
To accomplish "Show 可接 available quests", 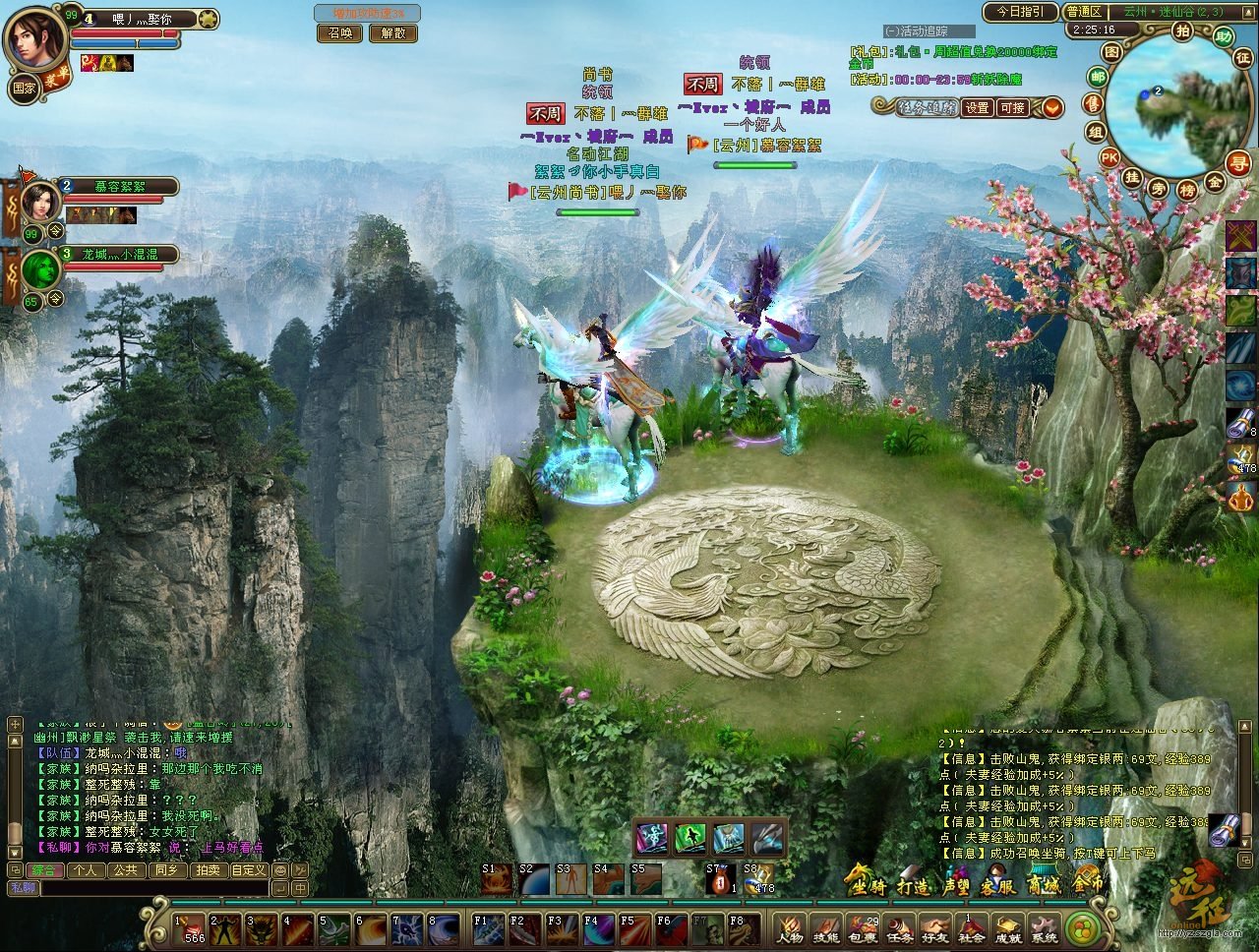I will pyautogui.click(x=1012, y=107).
